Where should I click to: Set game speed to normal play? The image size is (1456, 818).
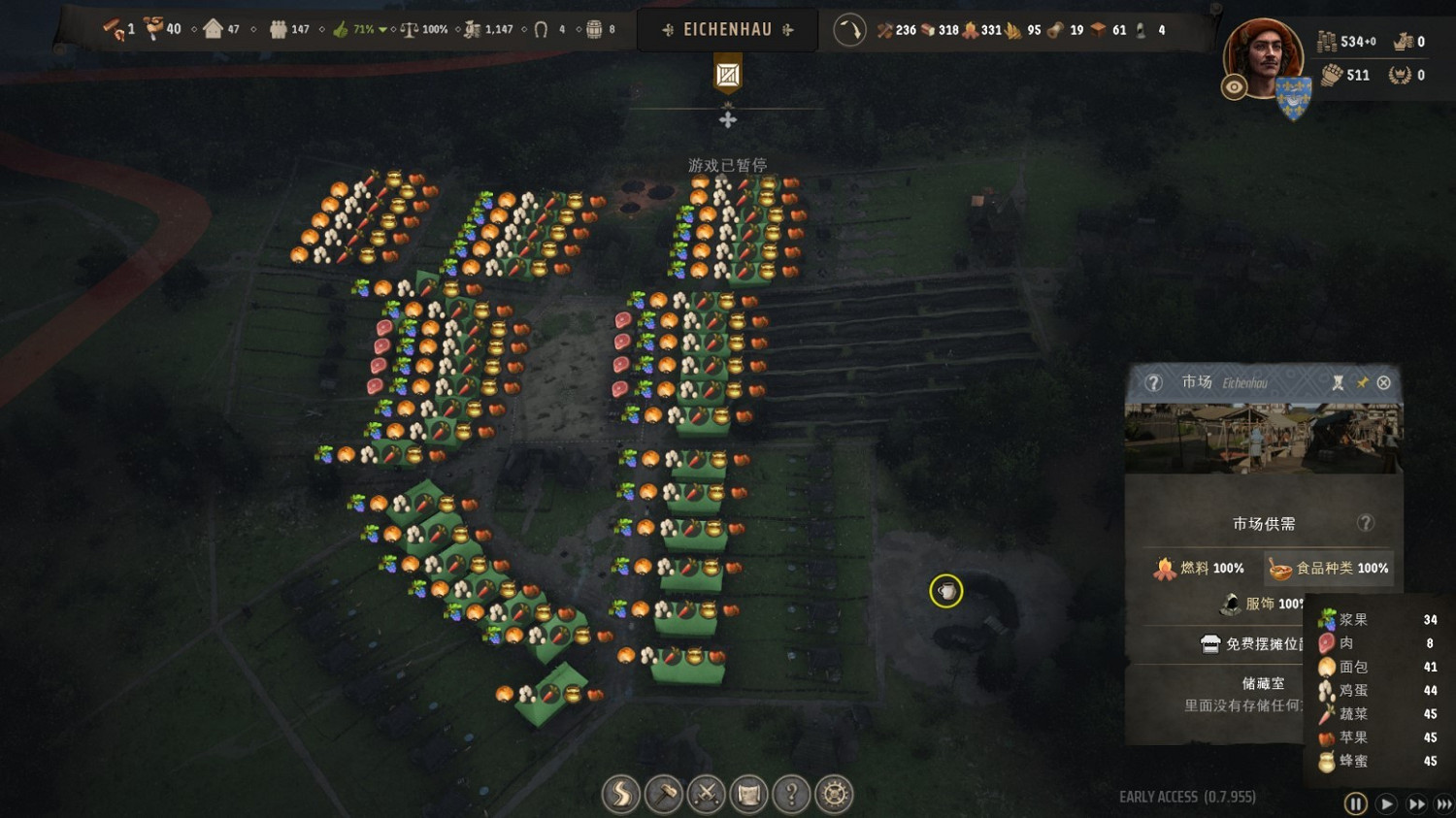pyautogui.click(x=1387, y=803)
